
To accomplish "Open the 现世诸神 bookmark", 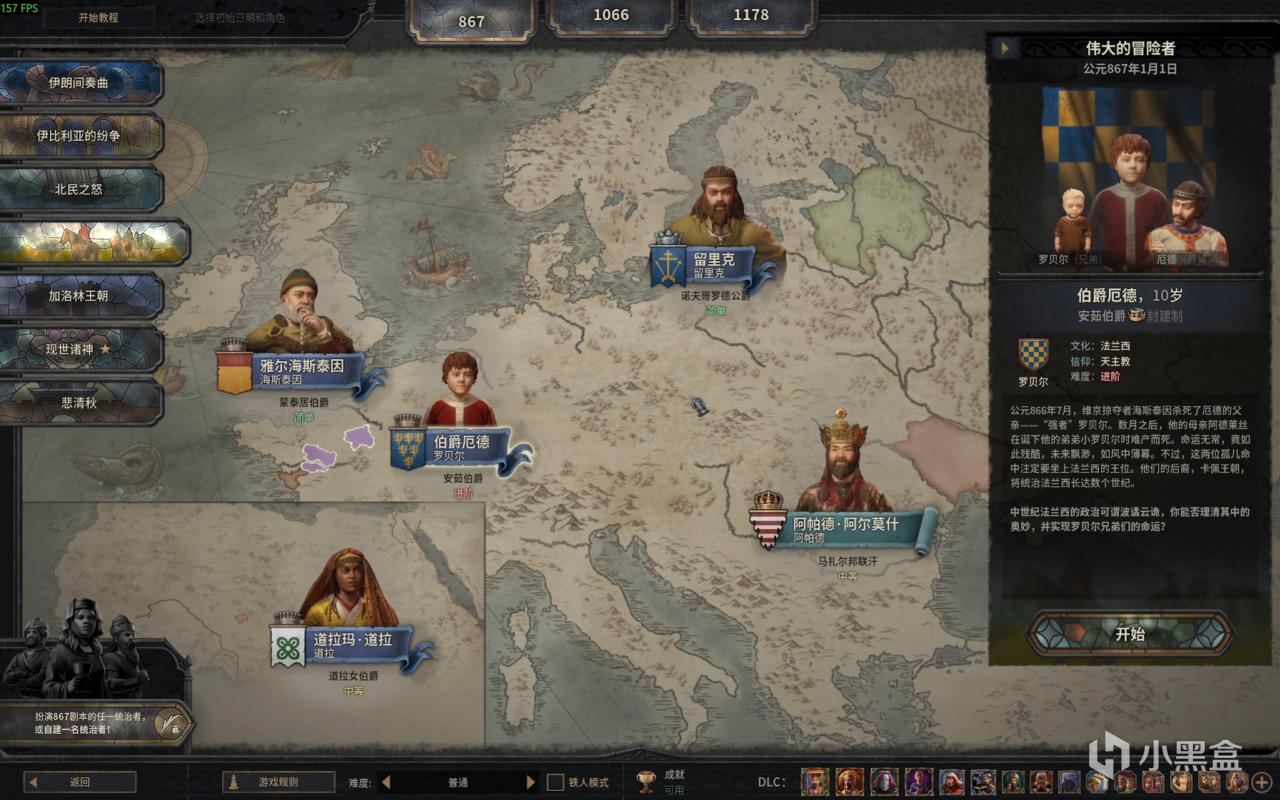I will [80, 349].
